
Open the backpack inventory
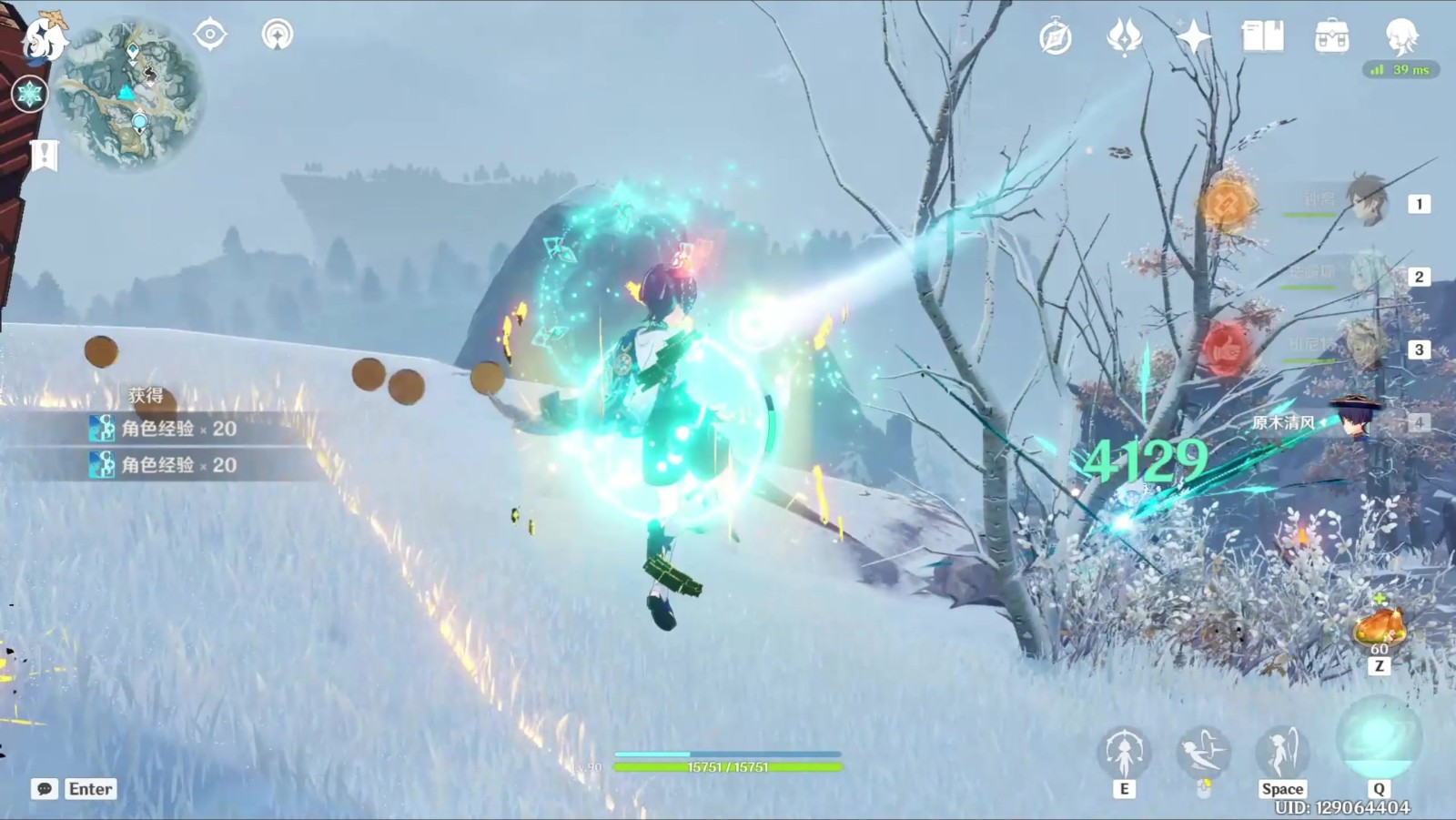pos(1331,37)
